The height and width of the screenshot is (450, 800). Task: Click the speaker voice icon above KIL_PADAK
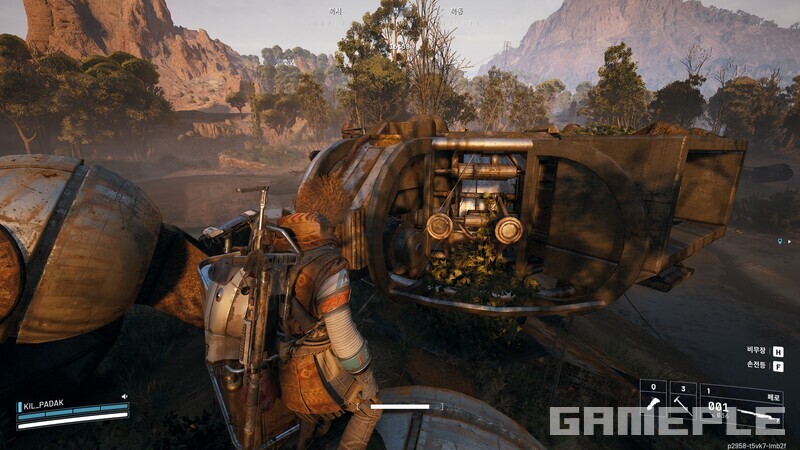tap(124, 396)
